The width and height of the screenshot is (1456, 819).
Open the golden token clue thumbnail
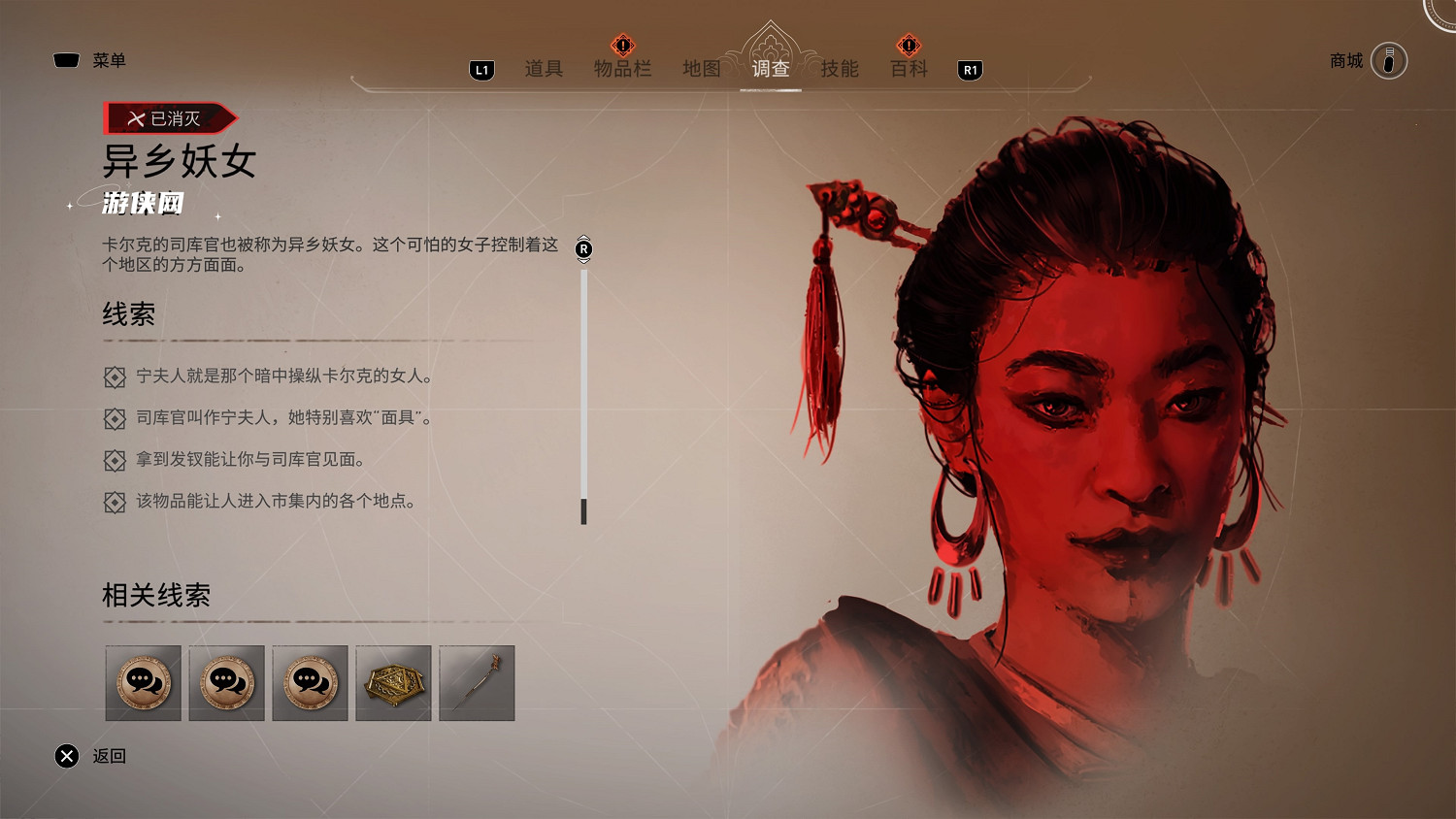tap(393, 683)
